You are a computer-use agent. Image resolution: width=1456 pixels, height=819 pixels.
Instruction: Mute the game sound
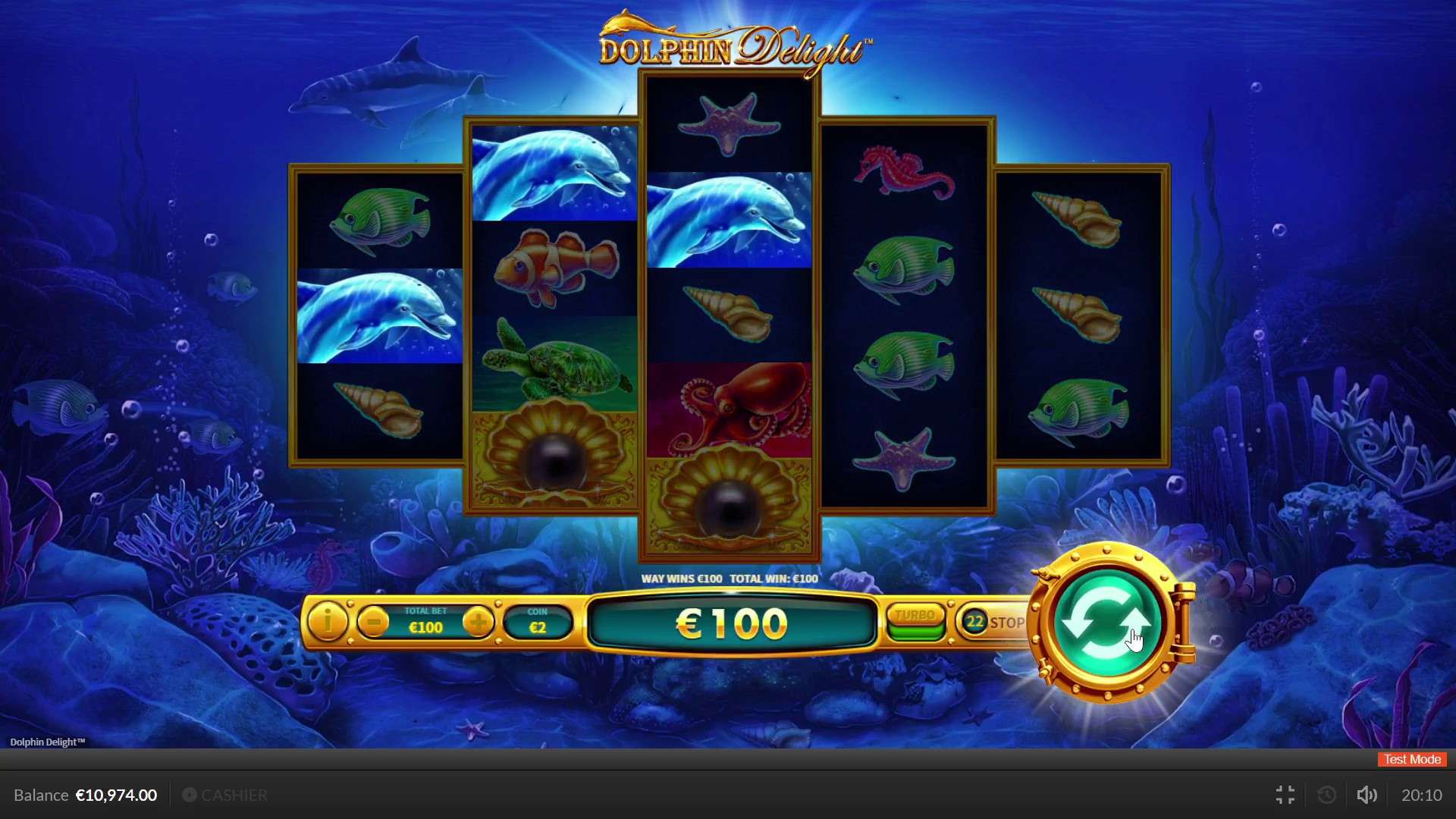point(1367,795)
